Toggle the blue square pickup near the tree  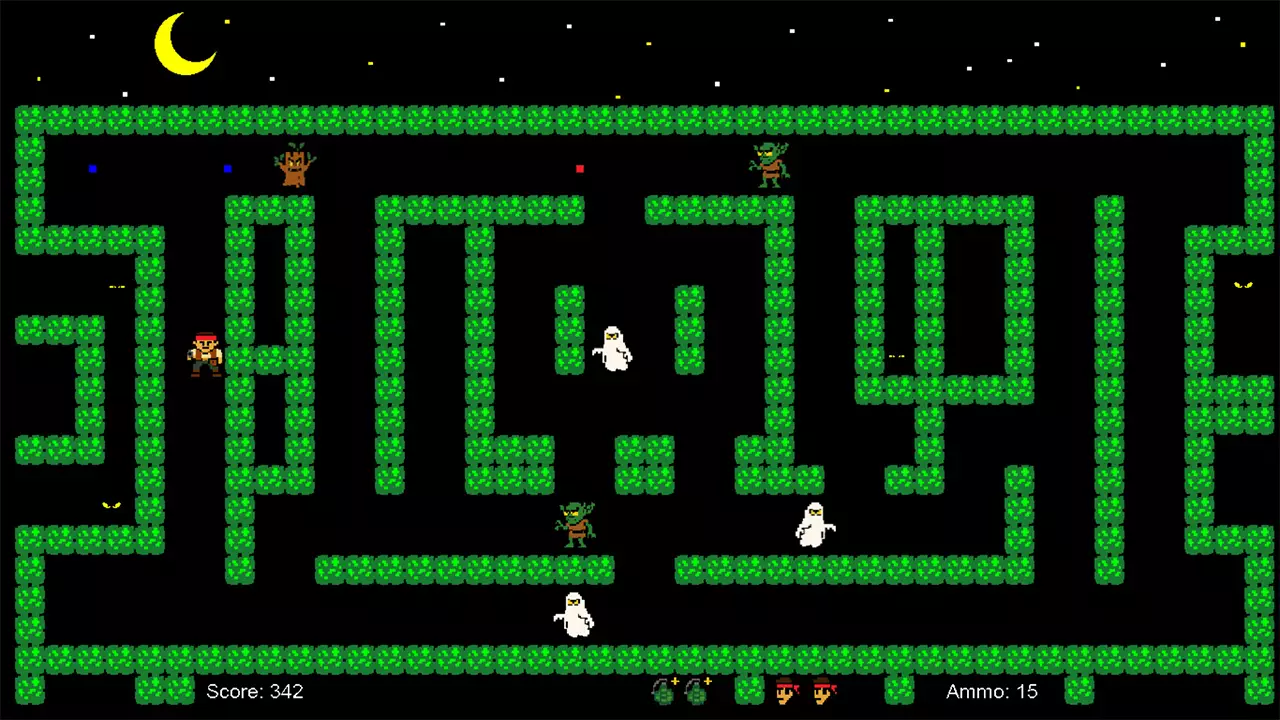(x=227, y=169)
